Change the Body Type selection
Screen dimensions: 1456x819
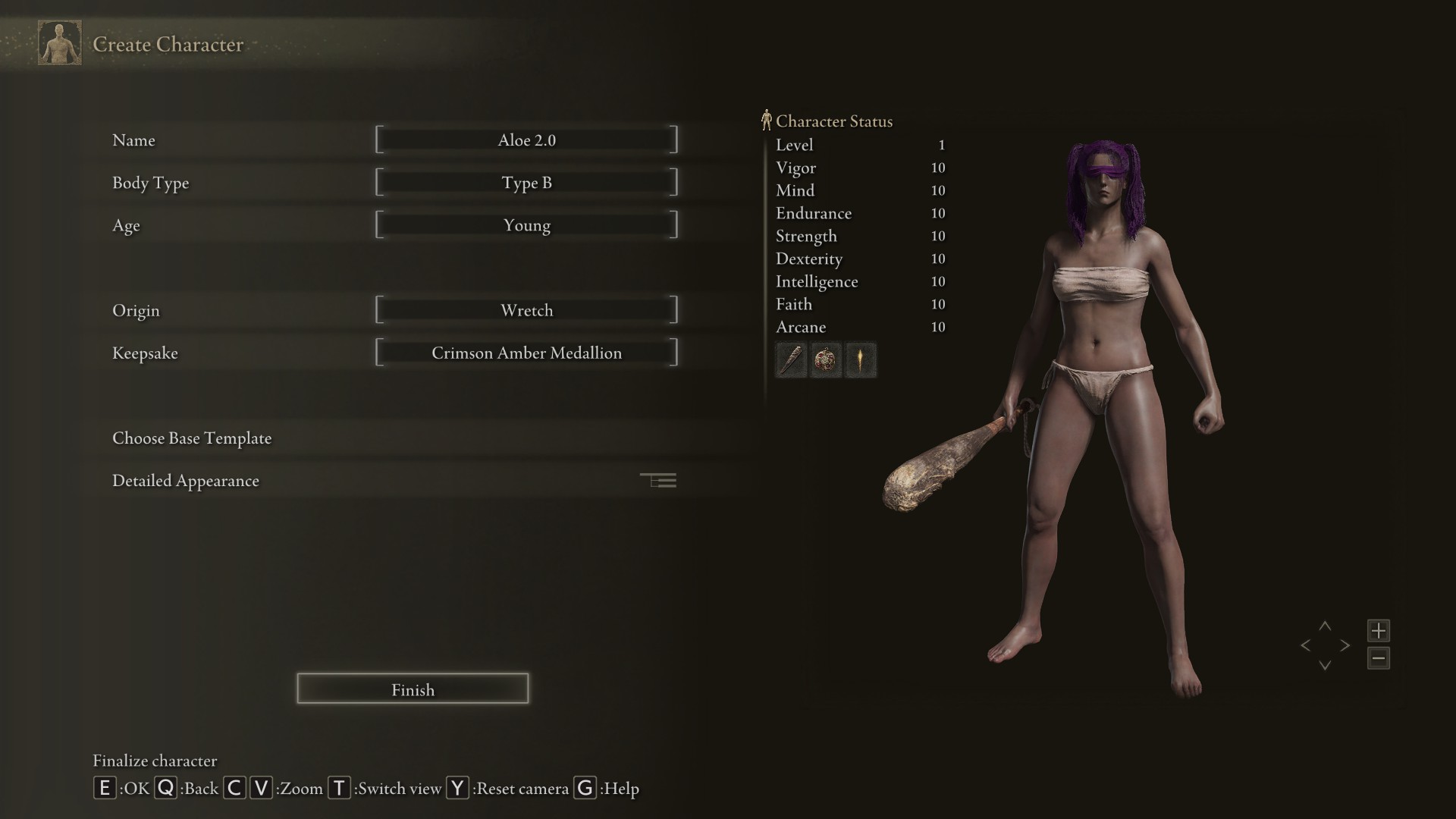[x=526, y=183]
